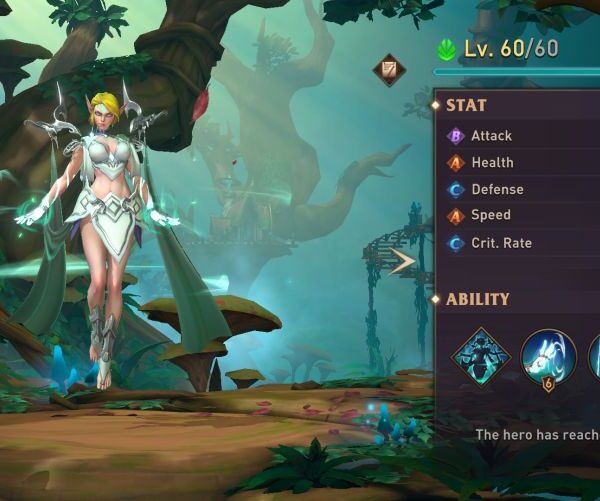The width and height of the screenshot is (600, 501).
Task: Select the diamond-framed hero silhouette ability
Action: click(x=480, y=356)
